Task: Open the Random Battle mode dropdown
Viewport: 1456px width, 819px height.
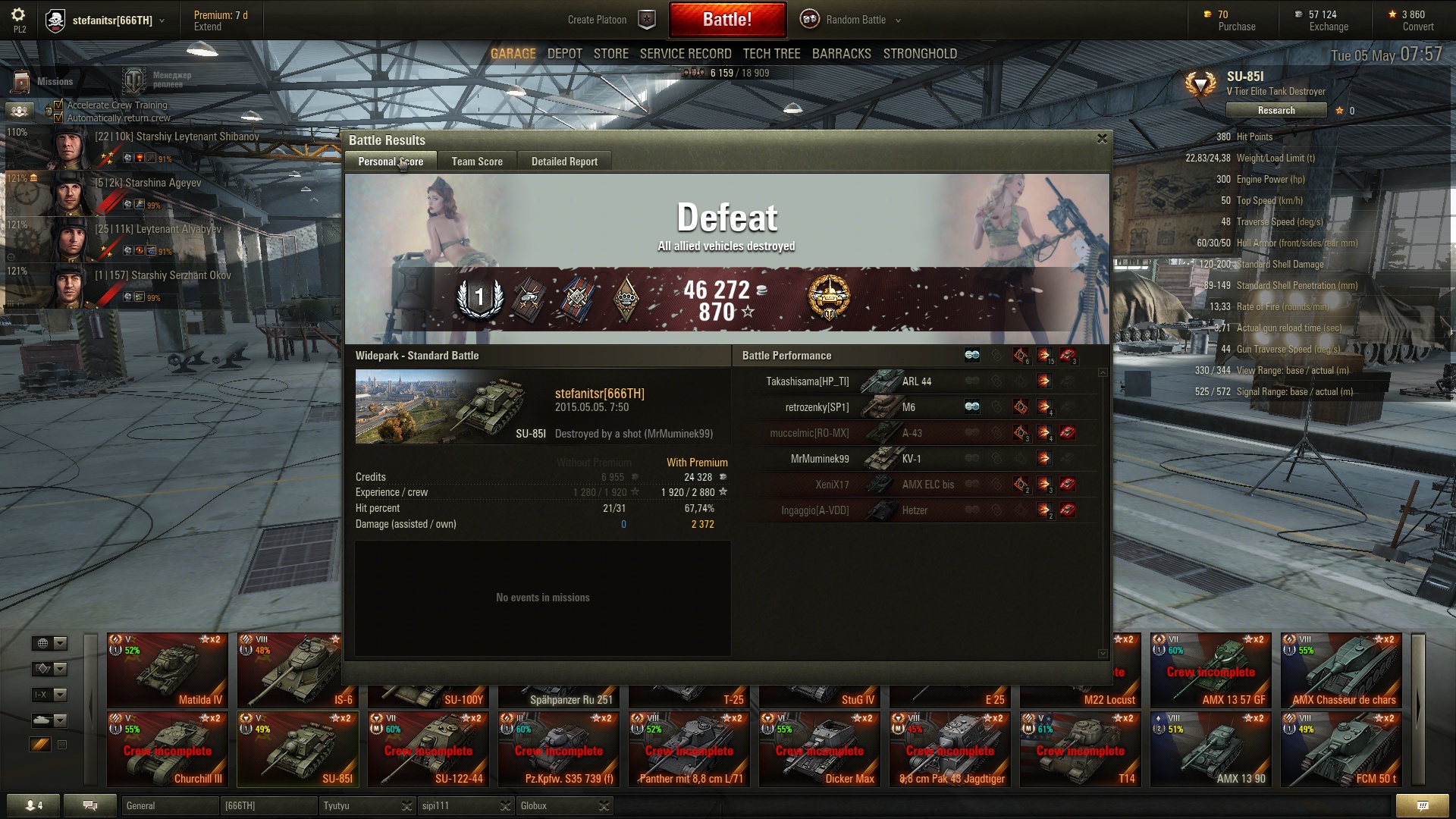Action: click(x=855, y=20)
